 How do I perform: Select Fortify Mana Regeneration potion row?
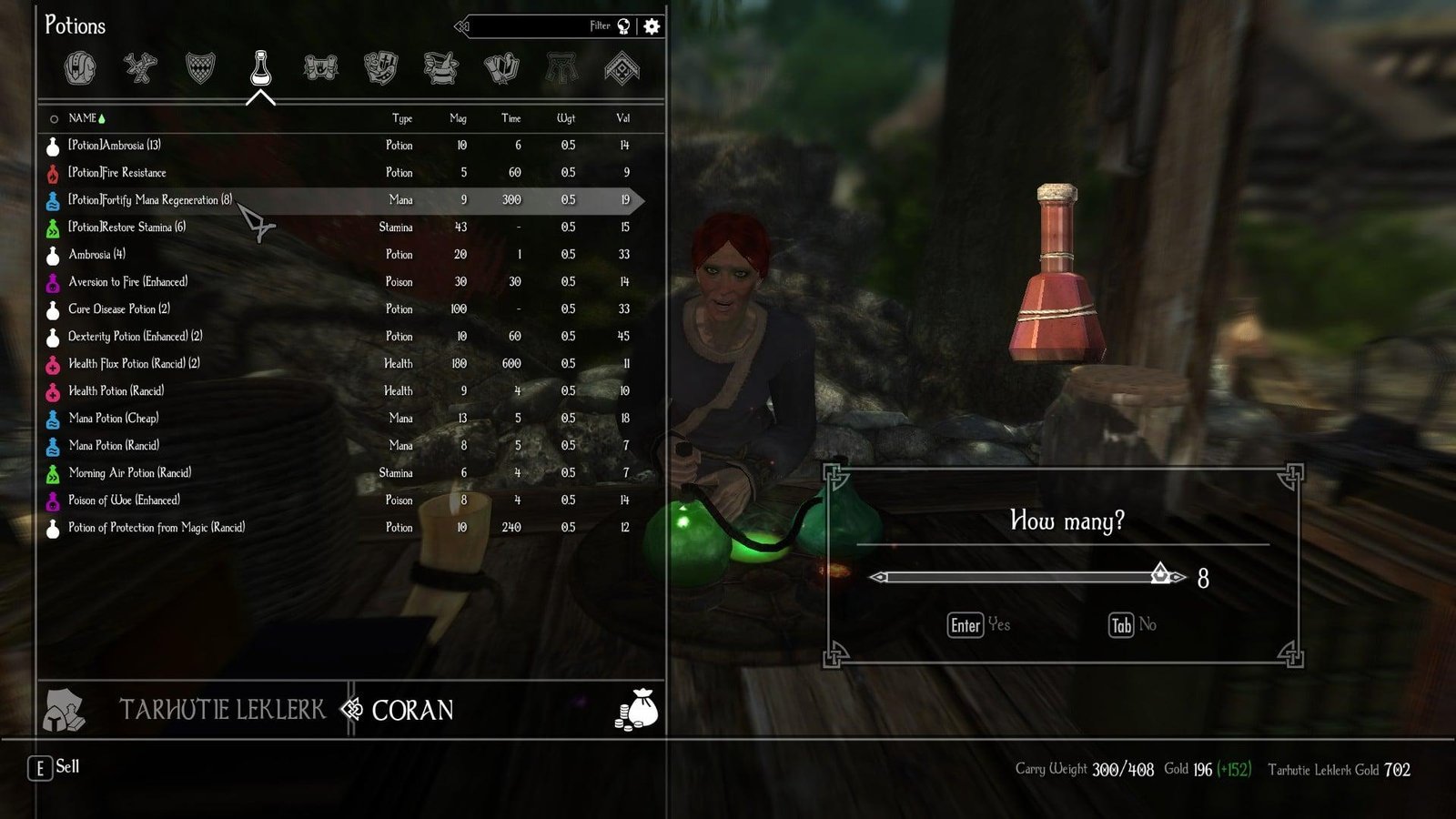click(x=150, y=200)
